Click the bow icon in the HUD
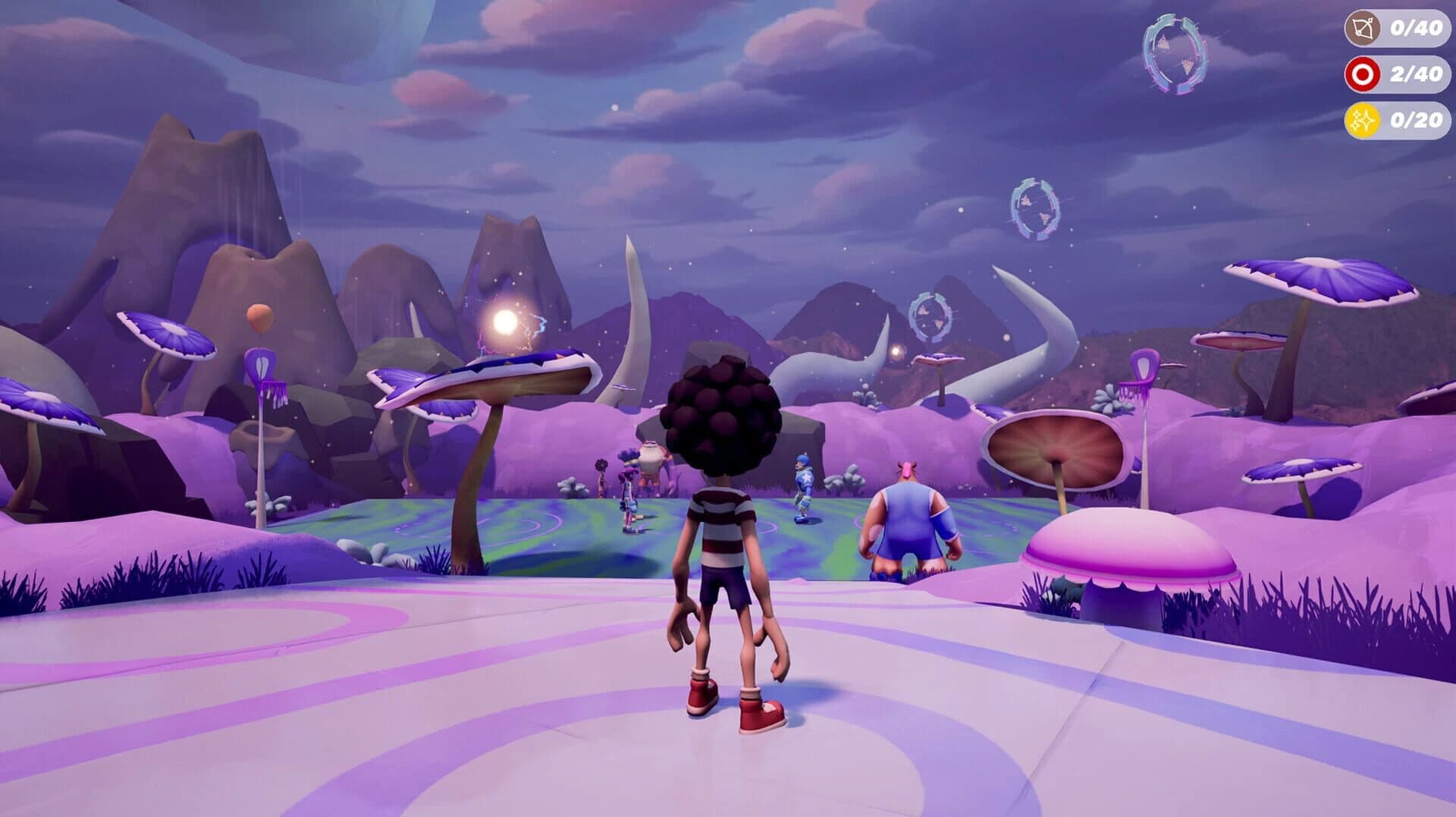 pyautogui.click(x=1364, y=29)
